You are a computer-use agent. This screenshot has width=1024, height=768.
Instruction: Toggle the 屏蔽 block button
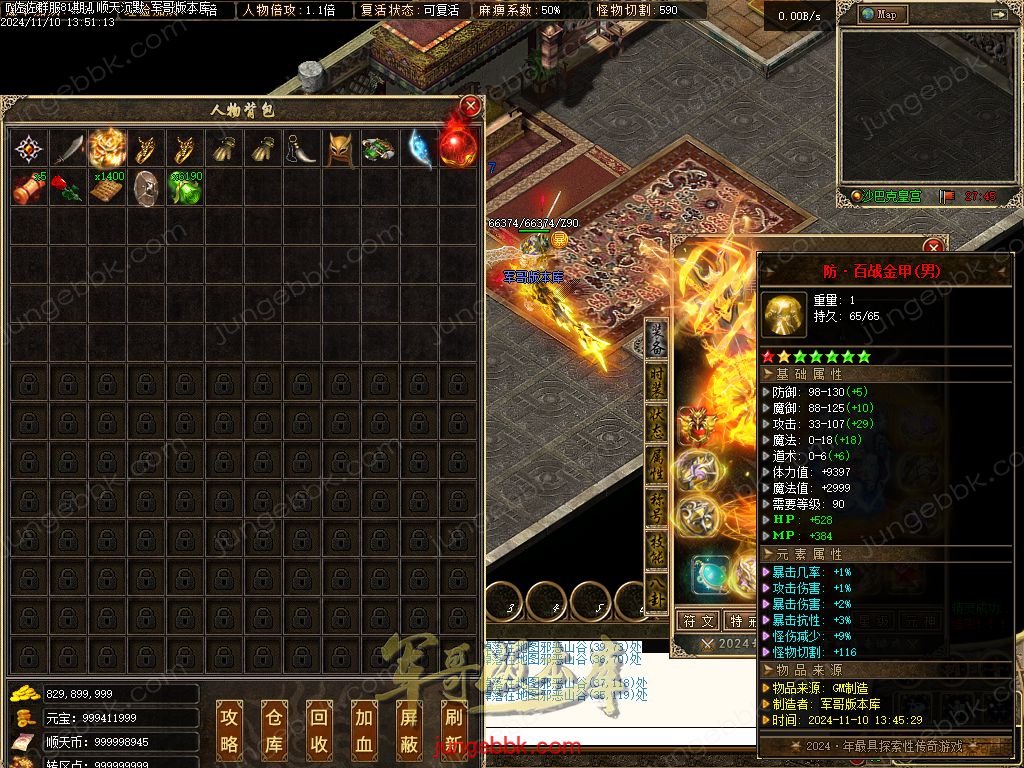(x=408, y=728)
